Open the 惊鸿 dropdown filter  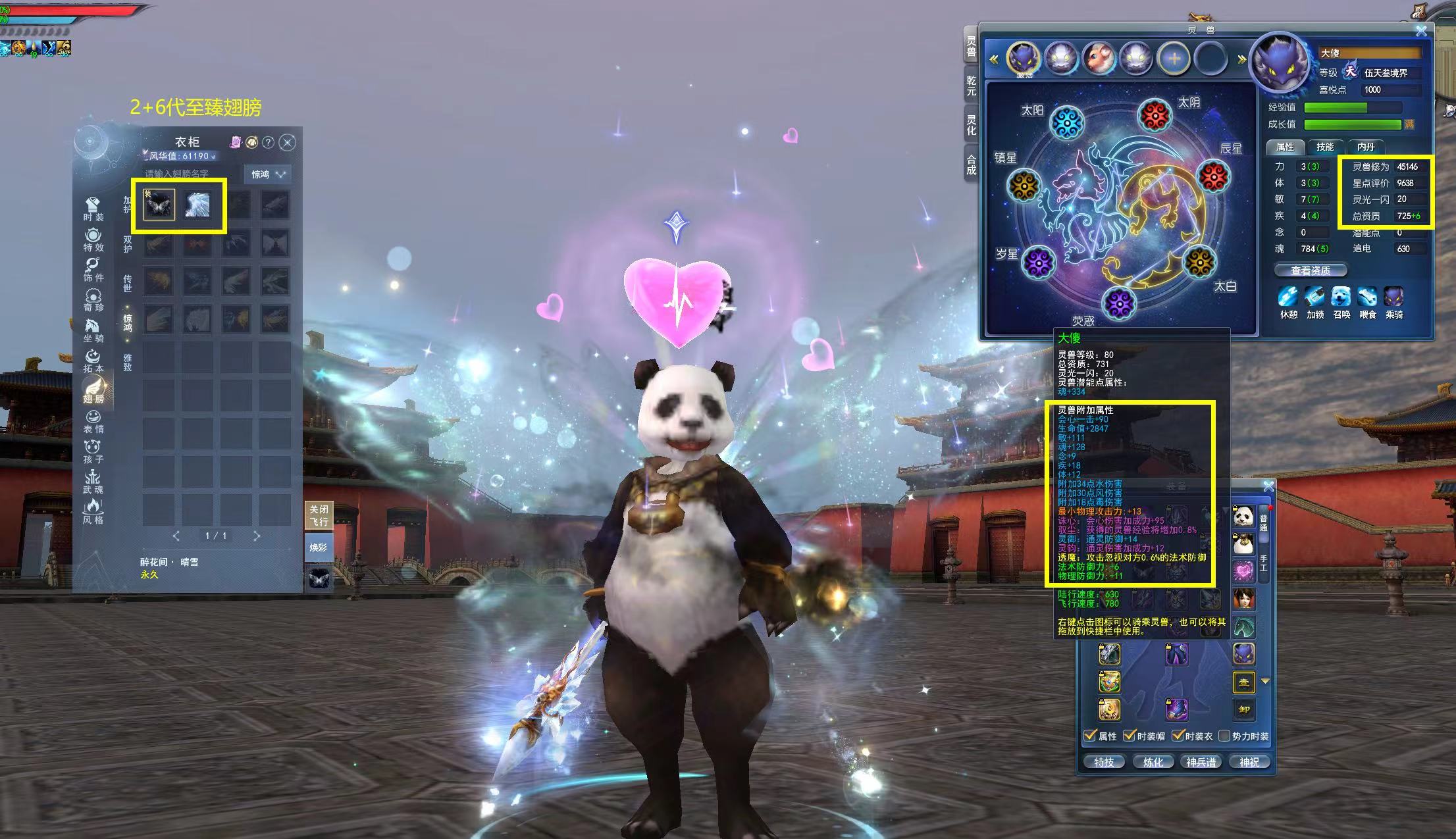[x=267, y=174]
